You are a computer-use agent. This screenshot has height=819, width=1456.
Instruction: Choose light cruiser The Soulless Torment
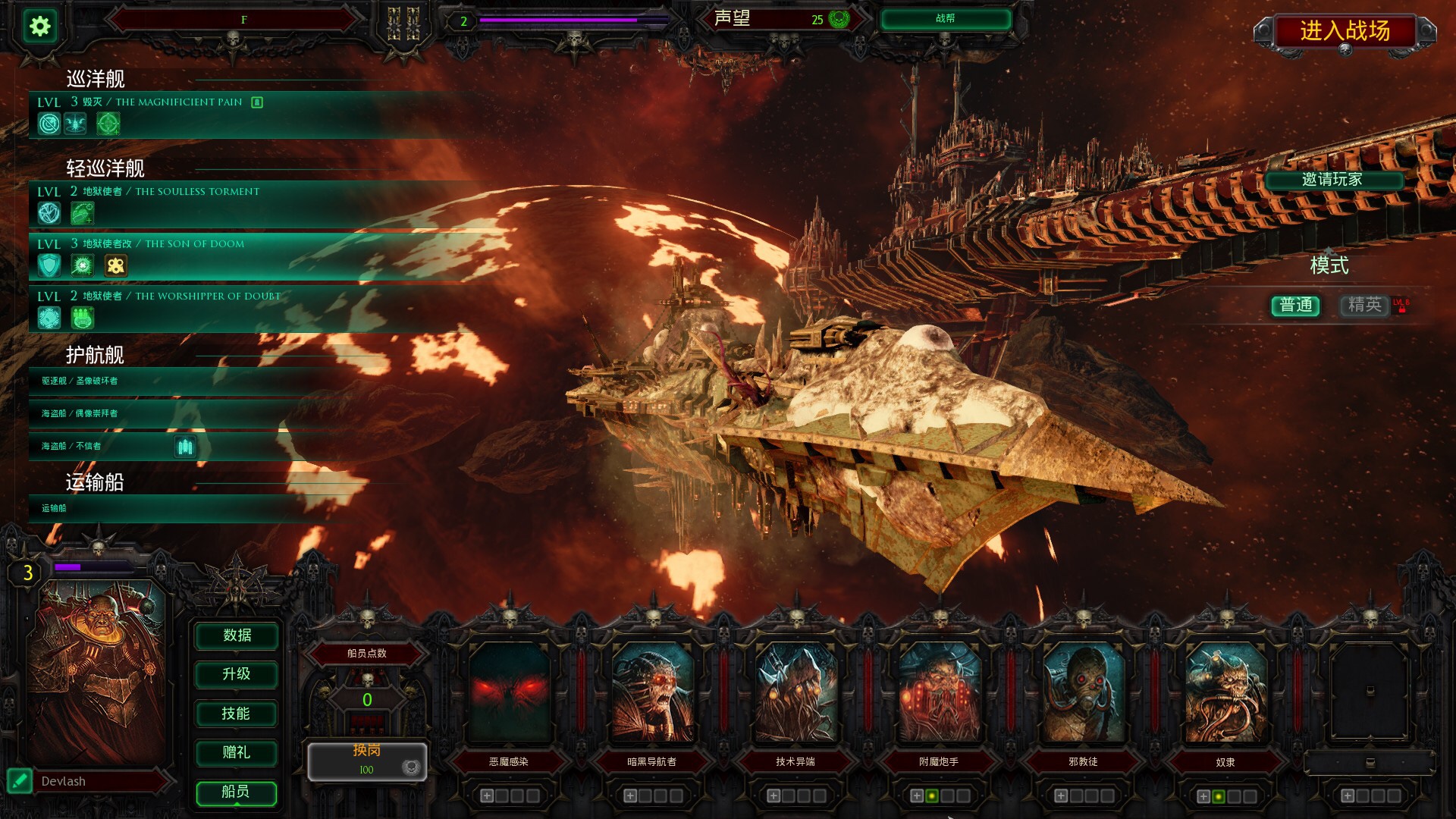point(227,203)
